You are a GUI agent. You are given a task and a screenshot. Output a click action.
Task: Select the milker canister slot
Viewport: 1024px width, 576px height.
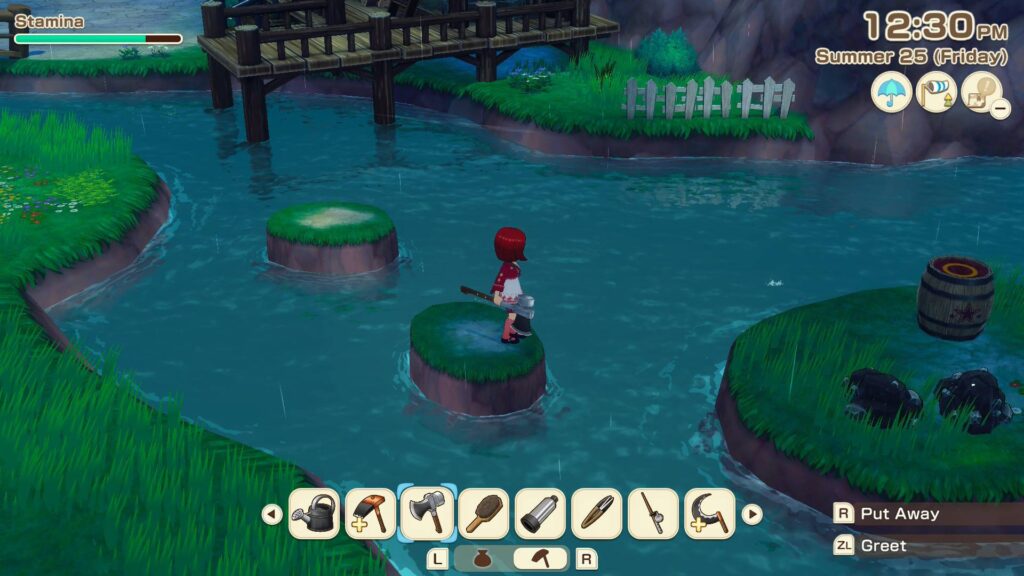(540, 514)
